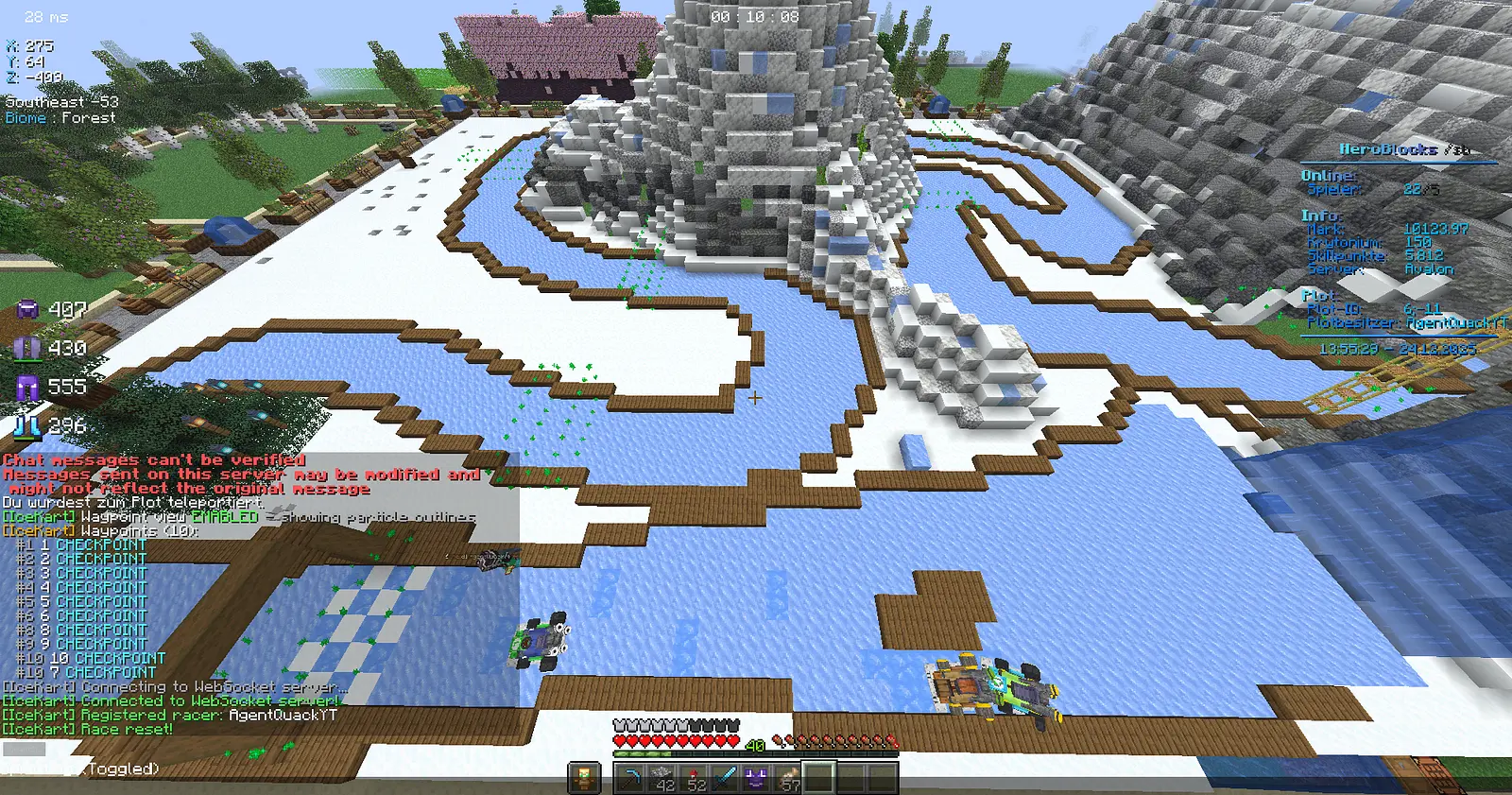This screenshot has height=795, width=1512.
Task: Select the cooked chicken stack of 57
Action: pyautogui.click(x=789, y=776)
